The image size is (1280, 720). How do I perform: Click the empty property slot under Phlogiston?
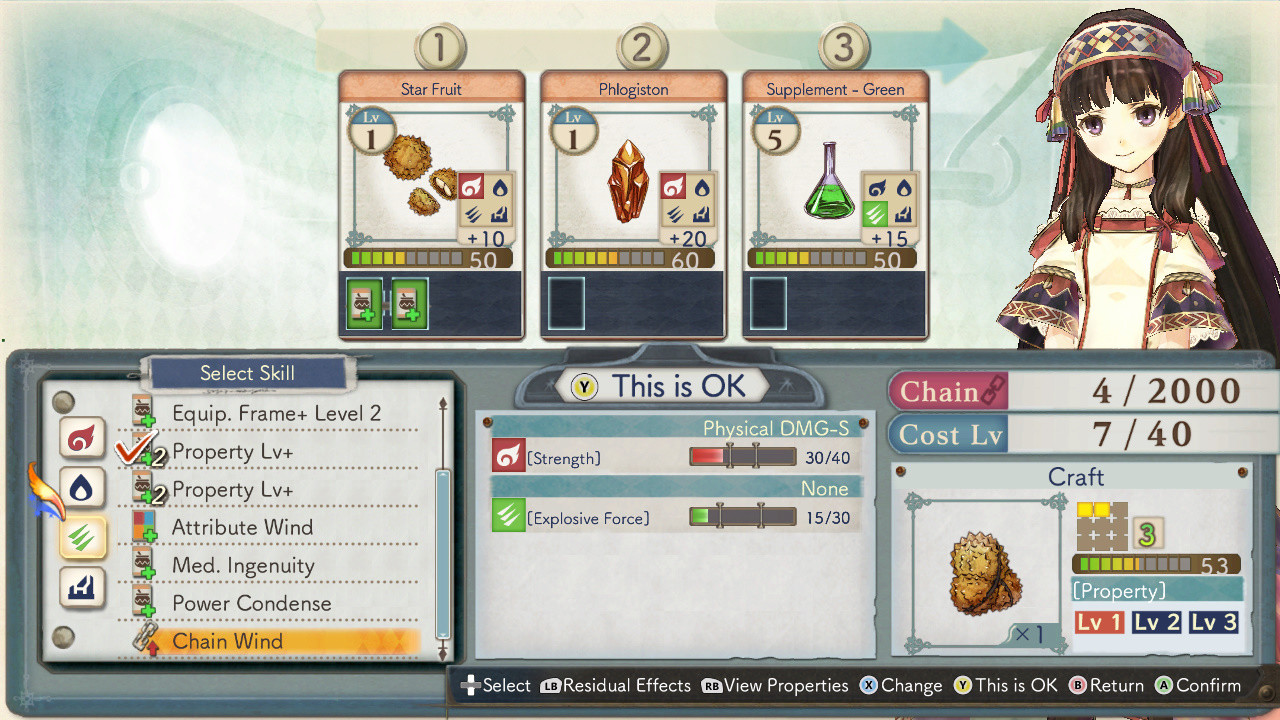pos(566,302)
